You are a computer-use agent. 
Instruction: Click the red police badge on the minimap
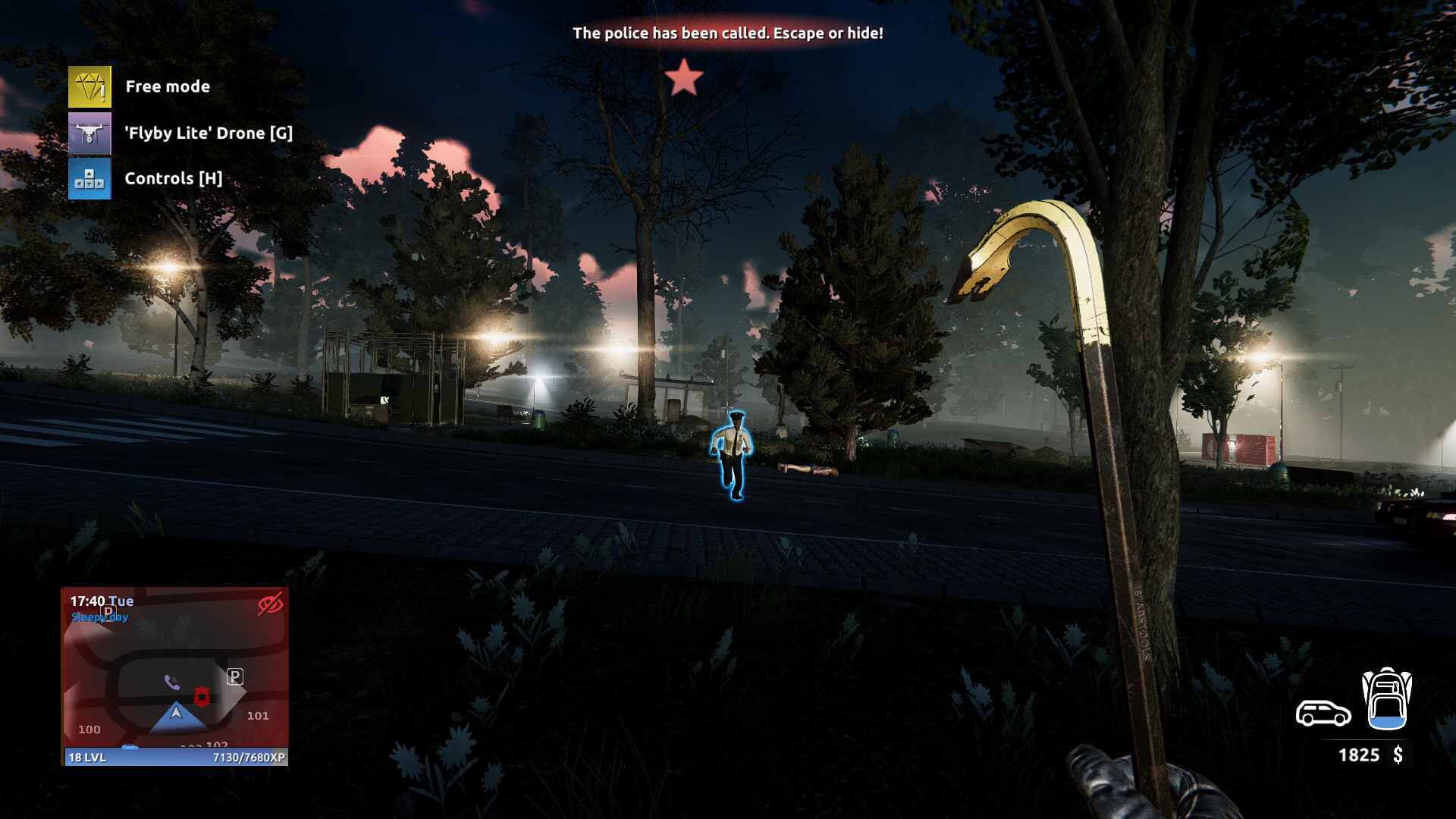pos(202,698)
